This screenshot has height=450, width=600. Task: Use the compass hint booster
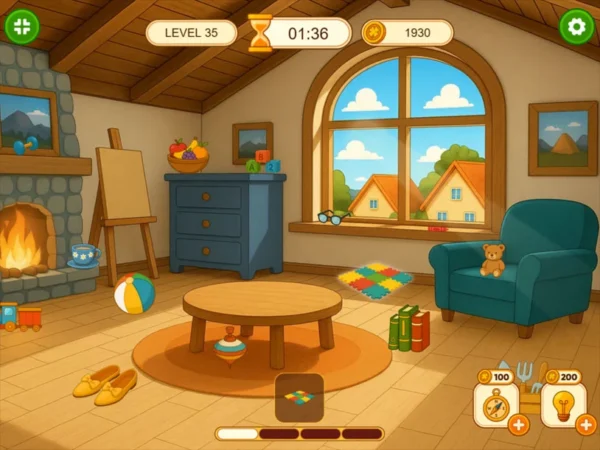click(495, 406)
